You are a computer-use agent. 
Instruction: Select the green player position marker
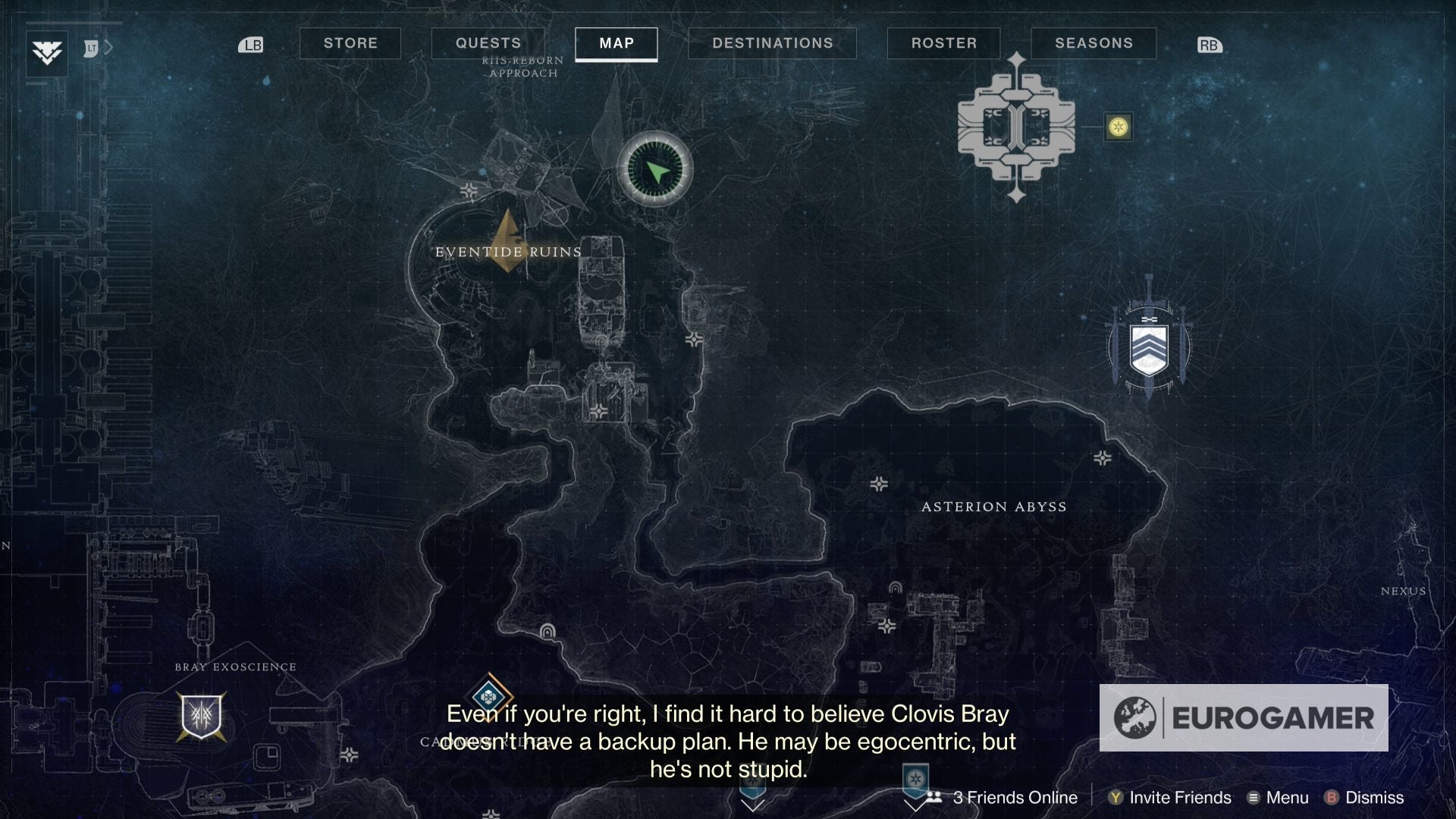click(x=655, y=168)
